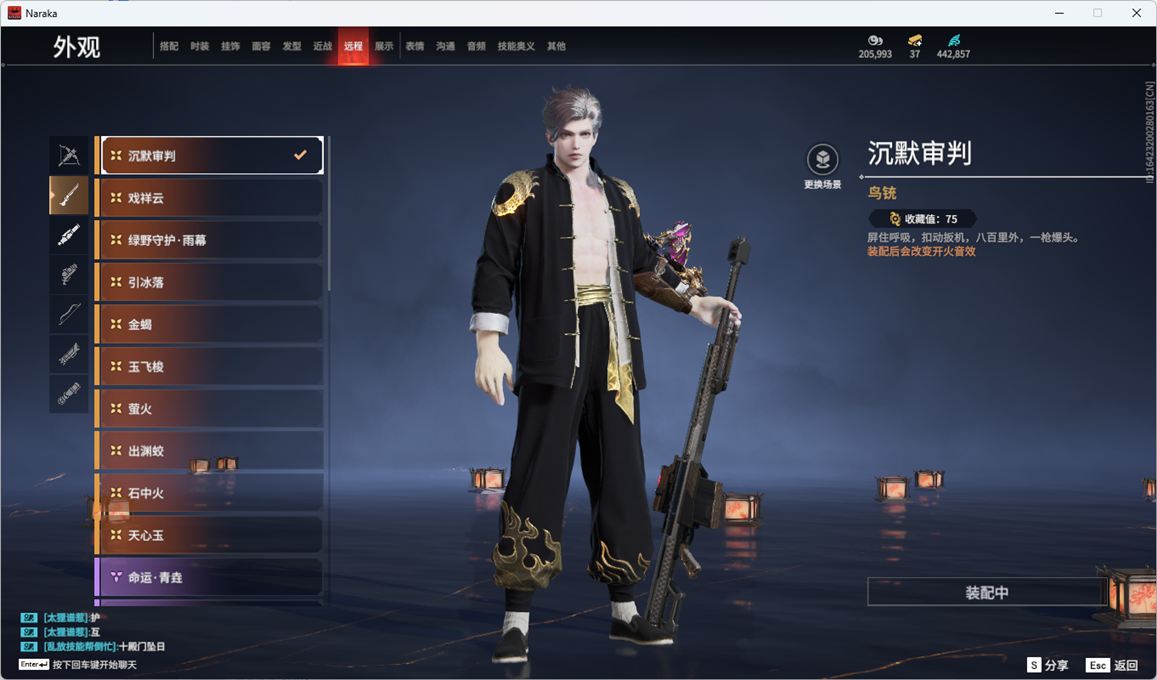Select the 搭配 tab

pos(169,46)
